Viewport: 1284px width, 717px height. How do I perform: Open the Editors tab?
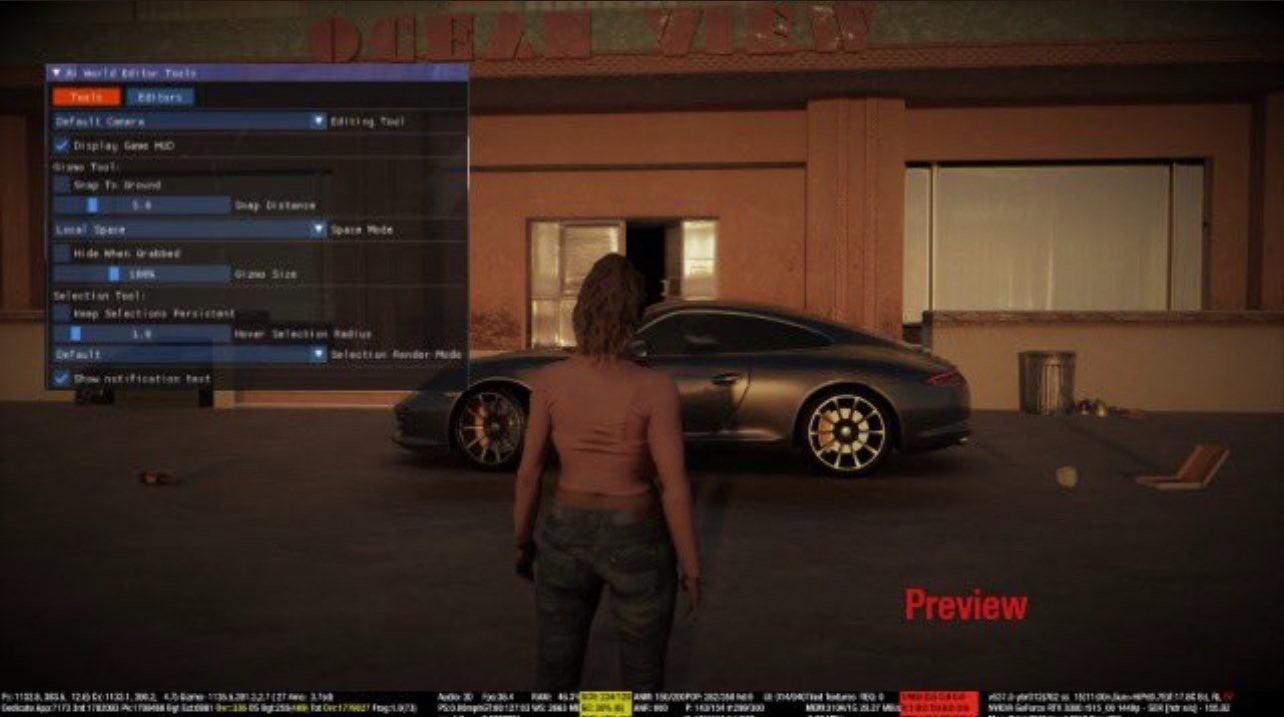pos(160,97)
